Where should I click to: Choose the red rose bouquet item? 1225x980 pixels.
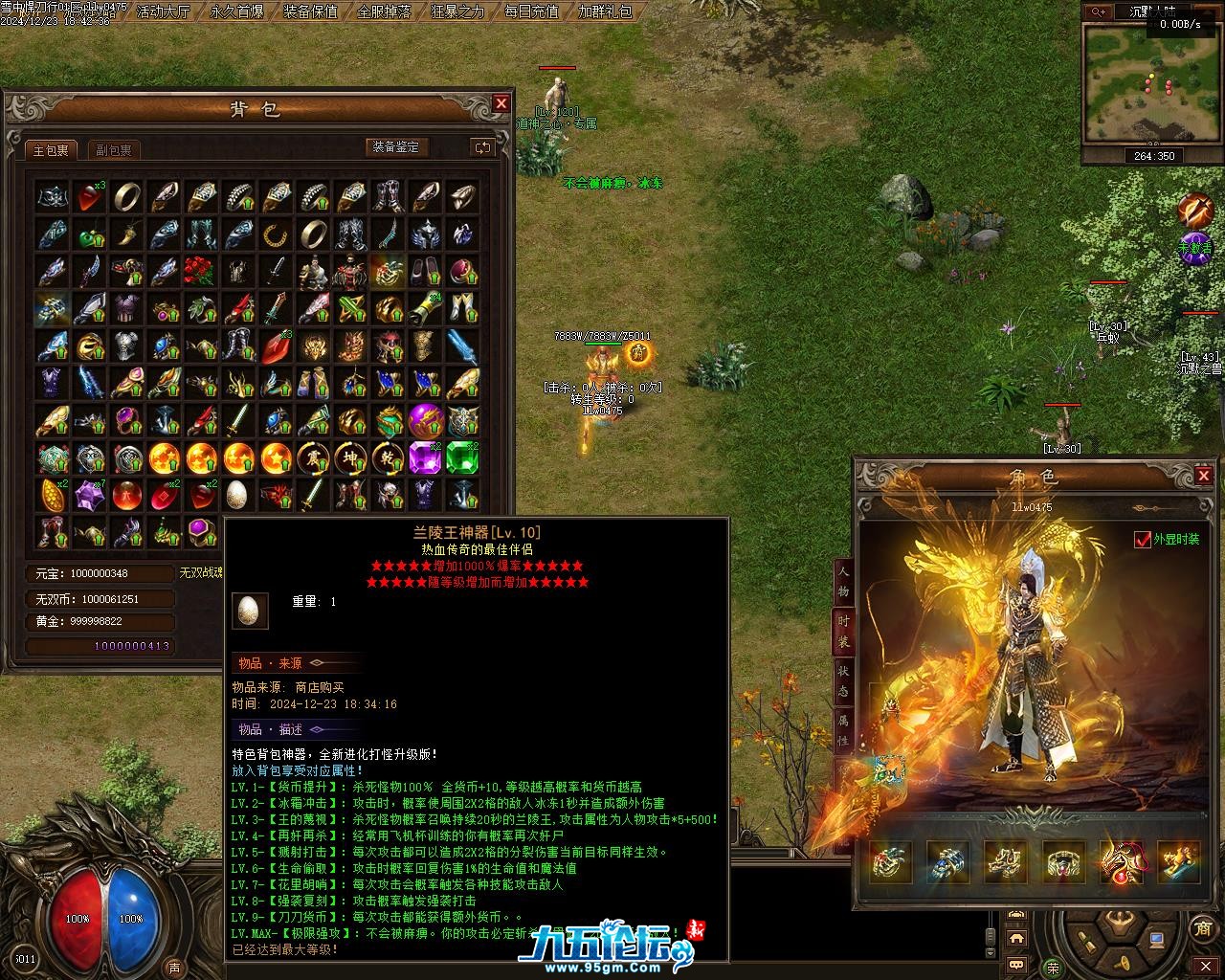[x=200, y=271]
